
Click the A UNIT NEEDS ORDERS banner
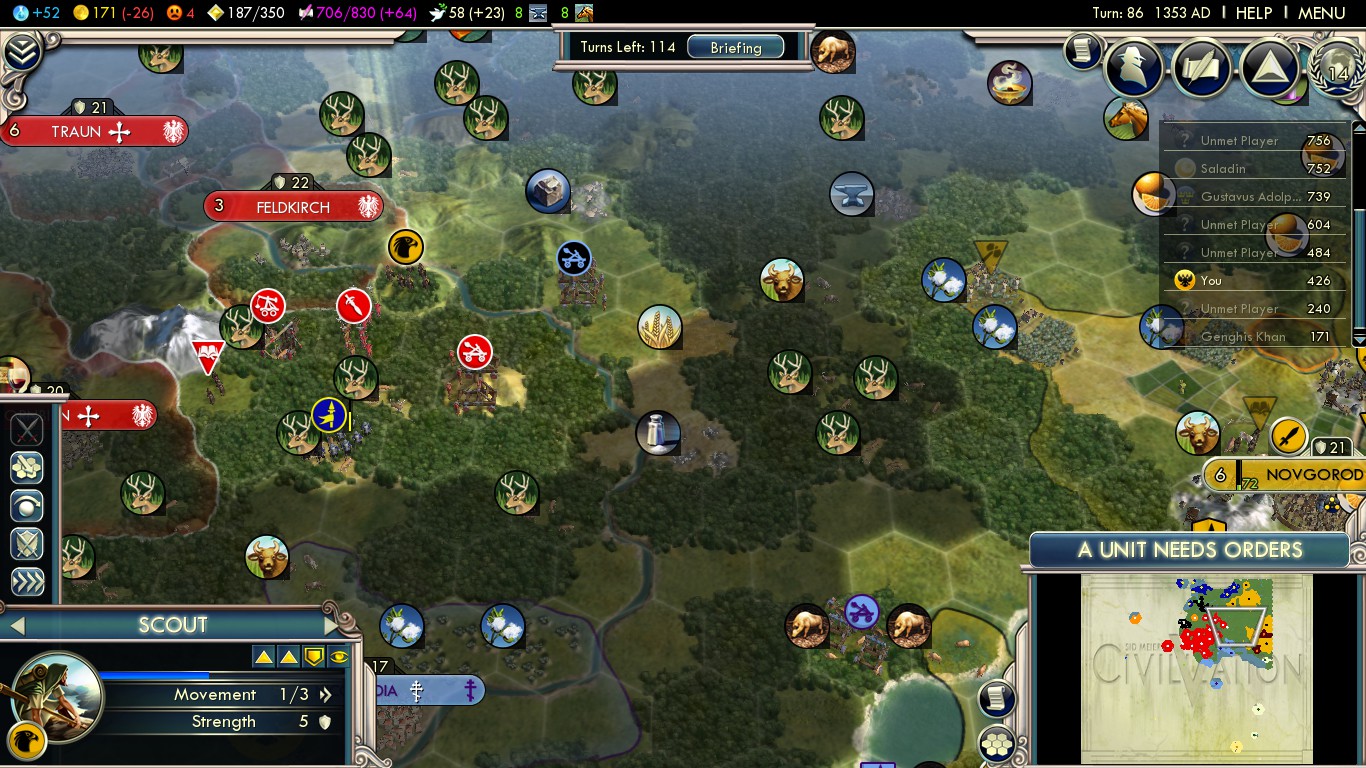1189,550
